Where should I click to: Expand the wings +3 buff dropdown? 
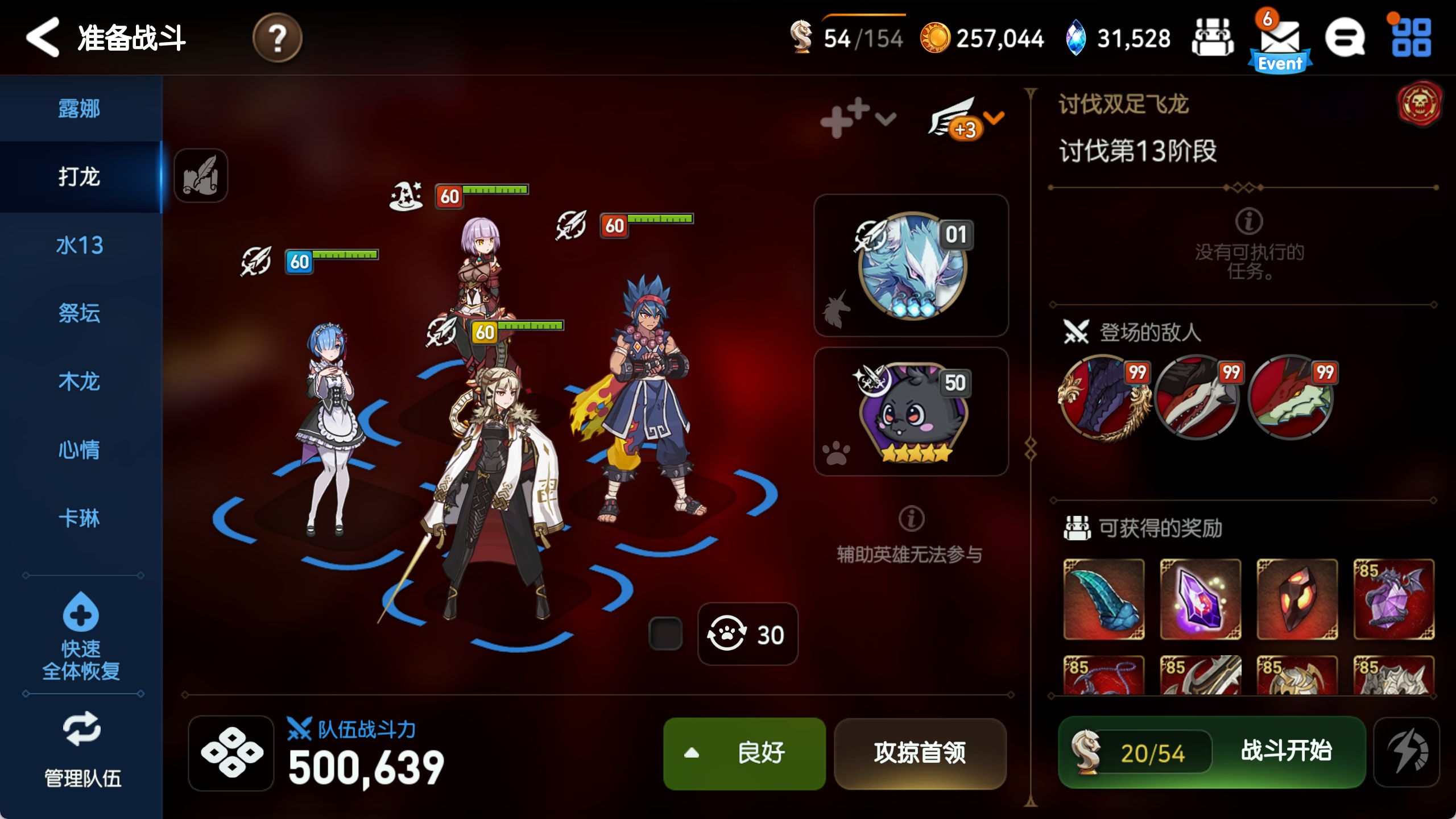(x=964, y=122)
